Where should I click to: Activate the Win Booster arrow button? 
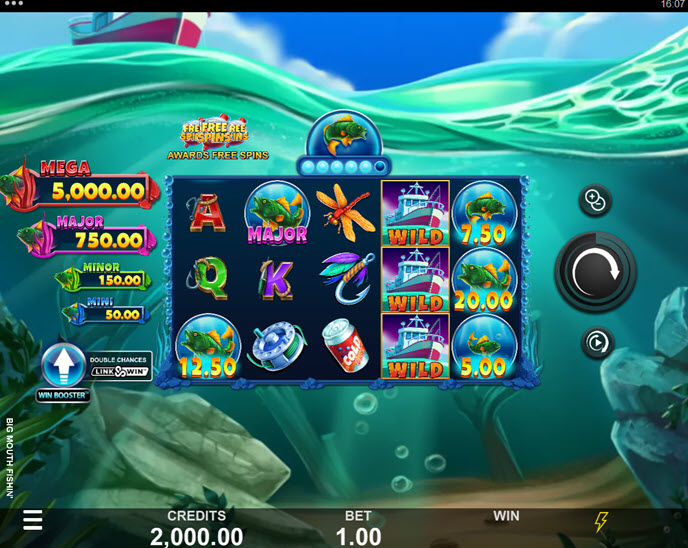tap(65, 369)
